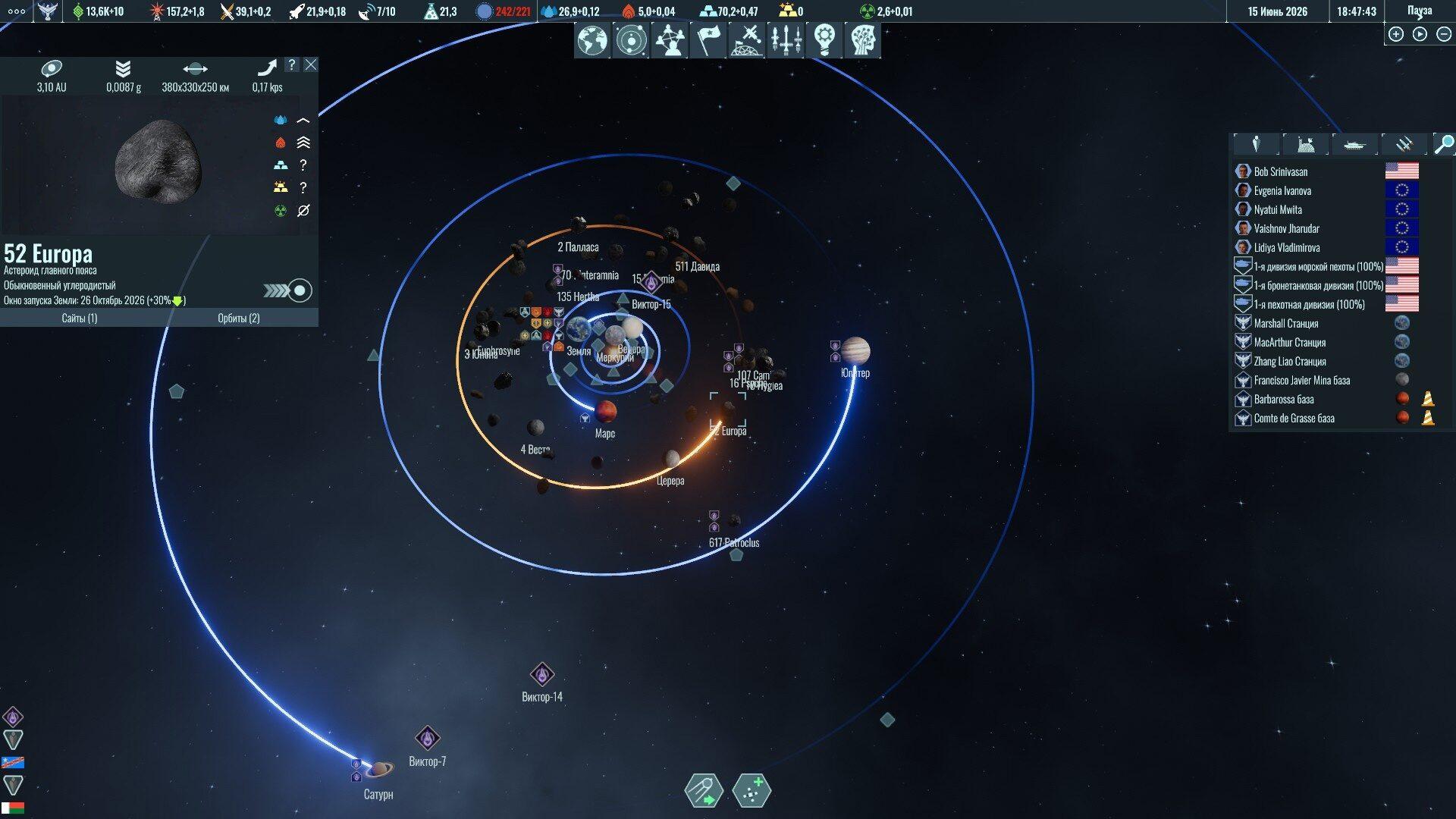1456x819 pixels.
Task: Close the 52 Europa info panel
Action: pos(311,65)
